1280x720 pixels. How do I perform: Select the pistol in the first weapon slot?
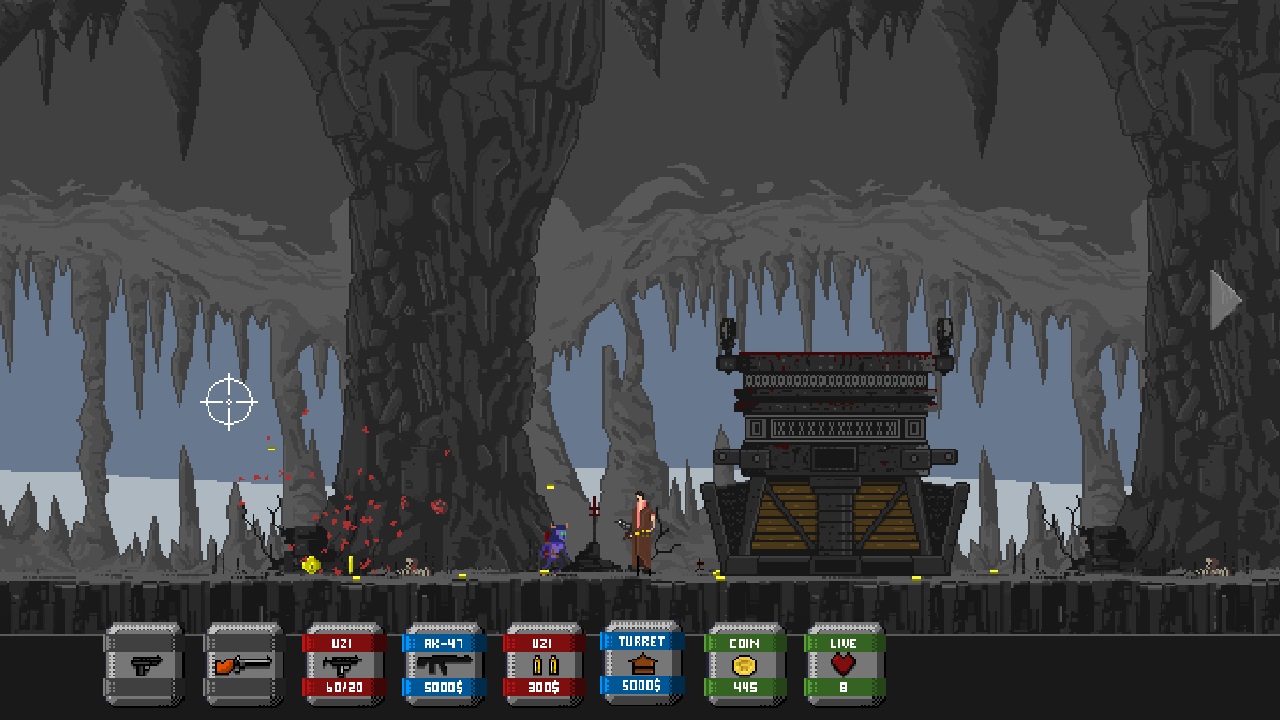coord(144,663)
